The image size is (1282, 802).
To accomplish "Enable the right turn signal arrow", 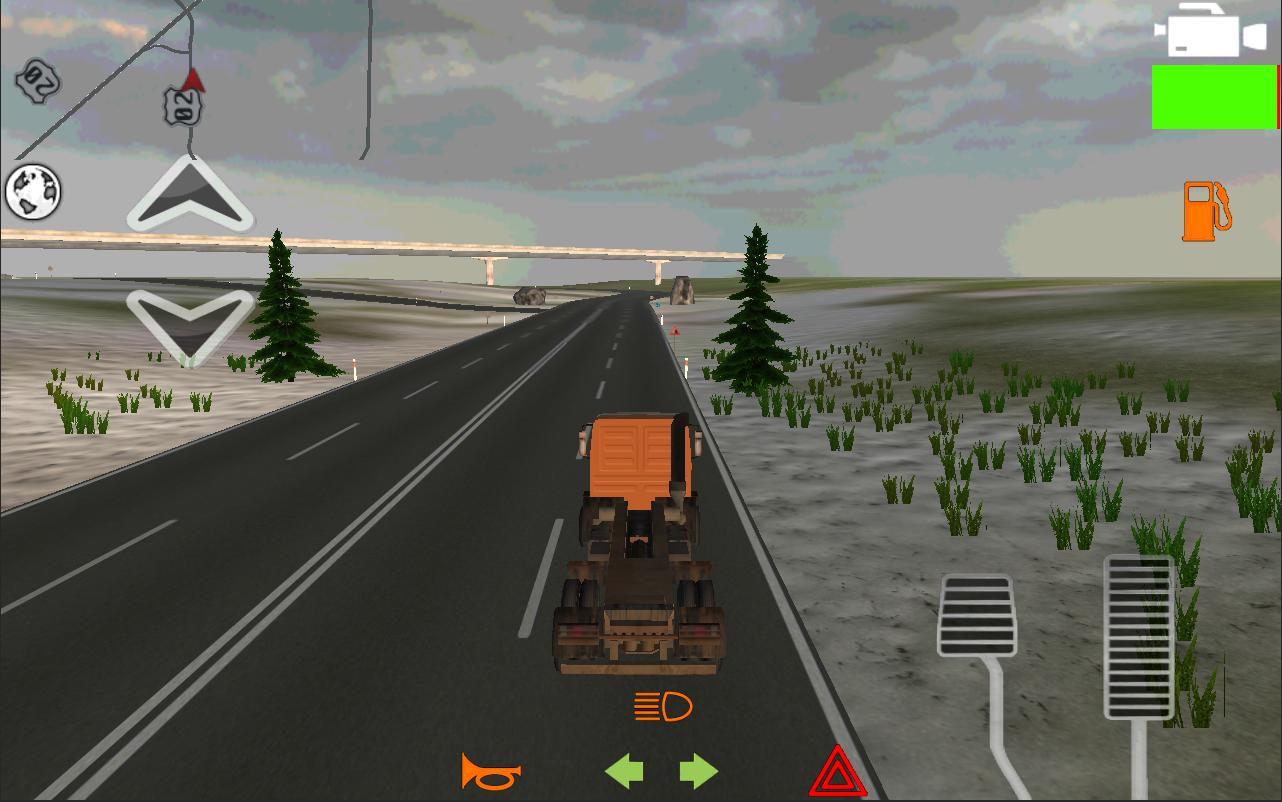I will click(x=697, y=770).
